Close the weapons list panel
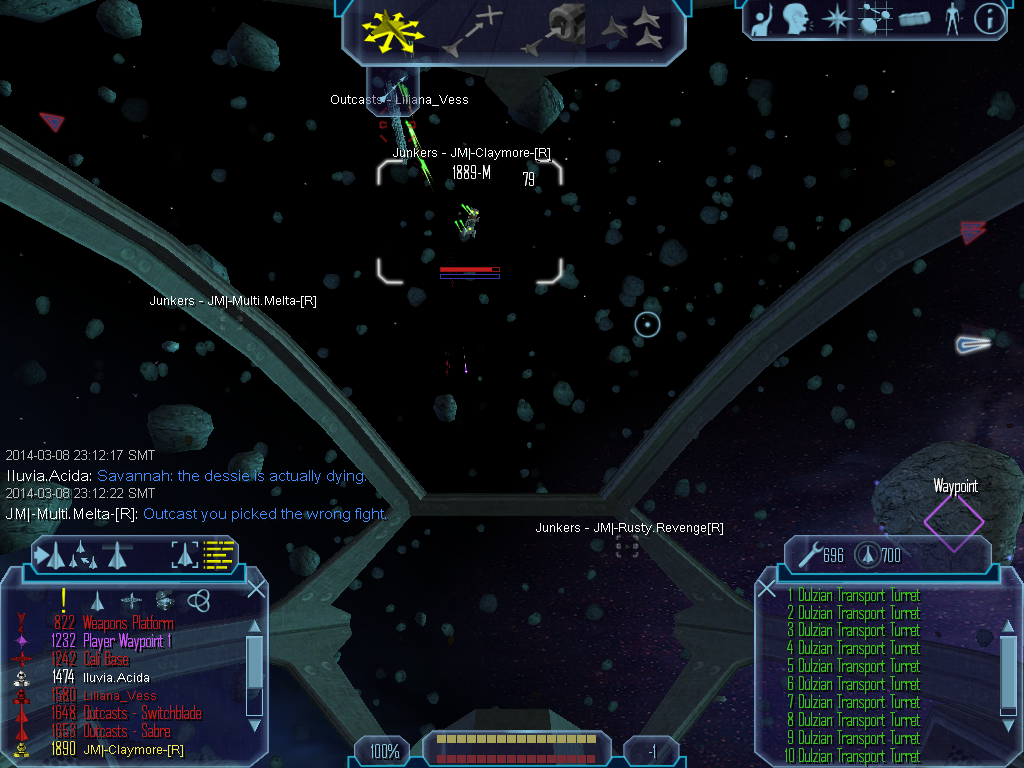 pos(767,589)
